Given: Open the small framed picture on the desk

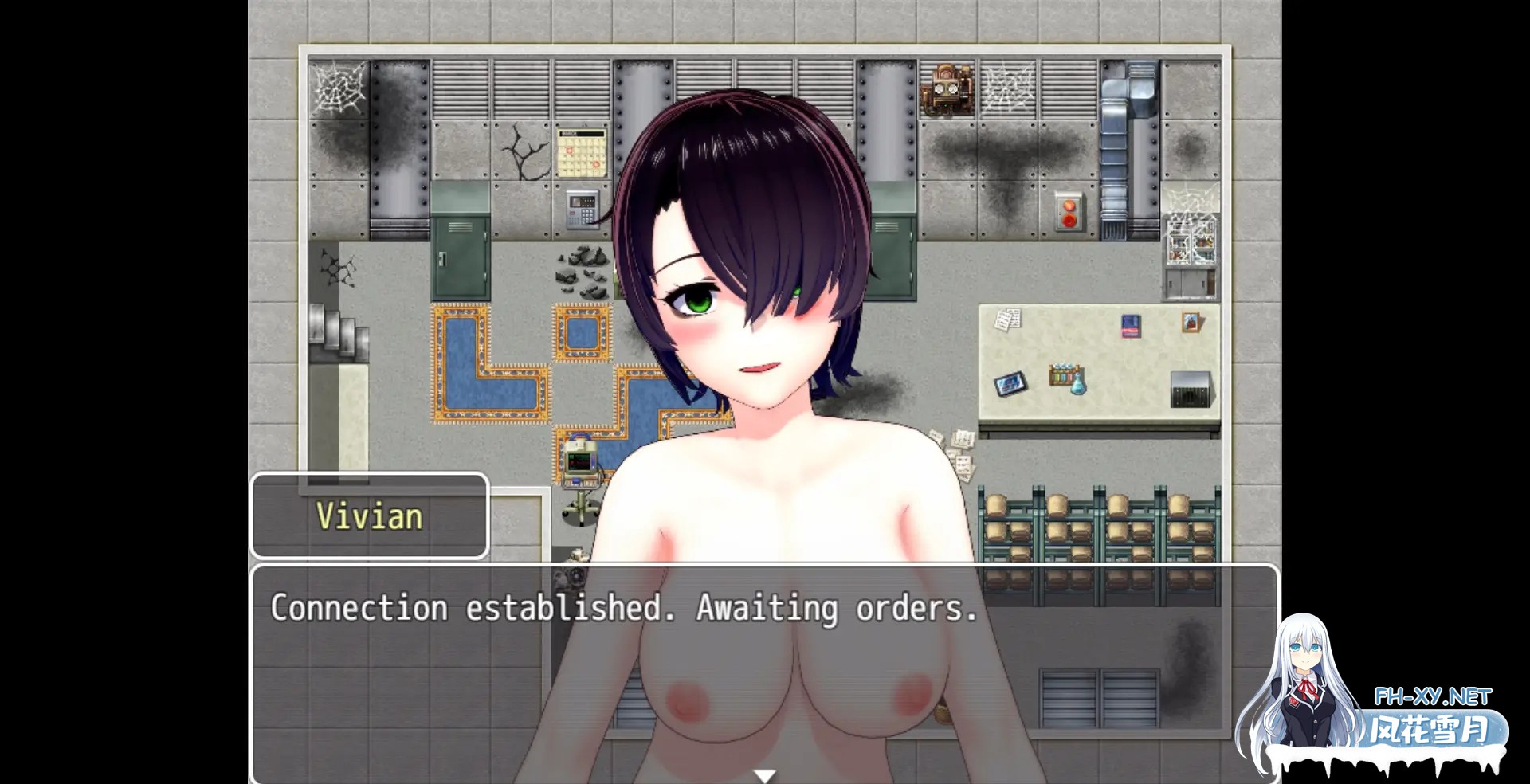Looking at the screenshot, I should coord(1189,322).
